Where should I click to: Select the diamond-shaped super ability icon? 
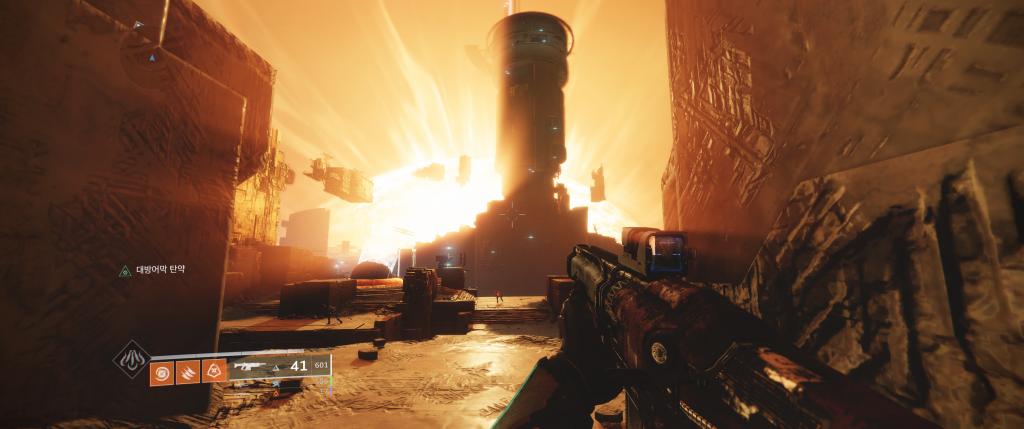click(132, 360)
